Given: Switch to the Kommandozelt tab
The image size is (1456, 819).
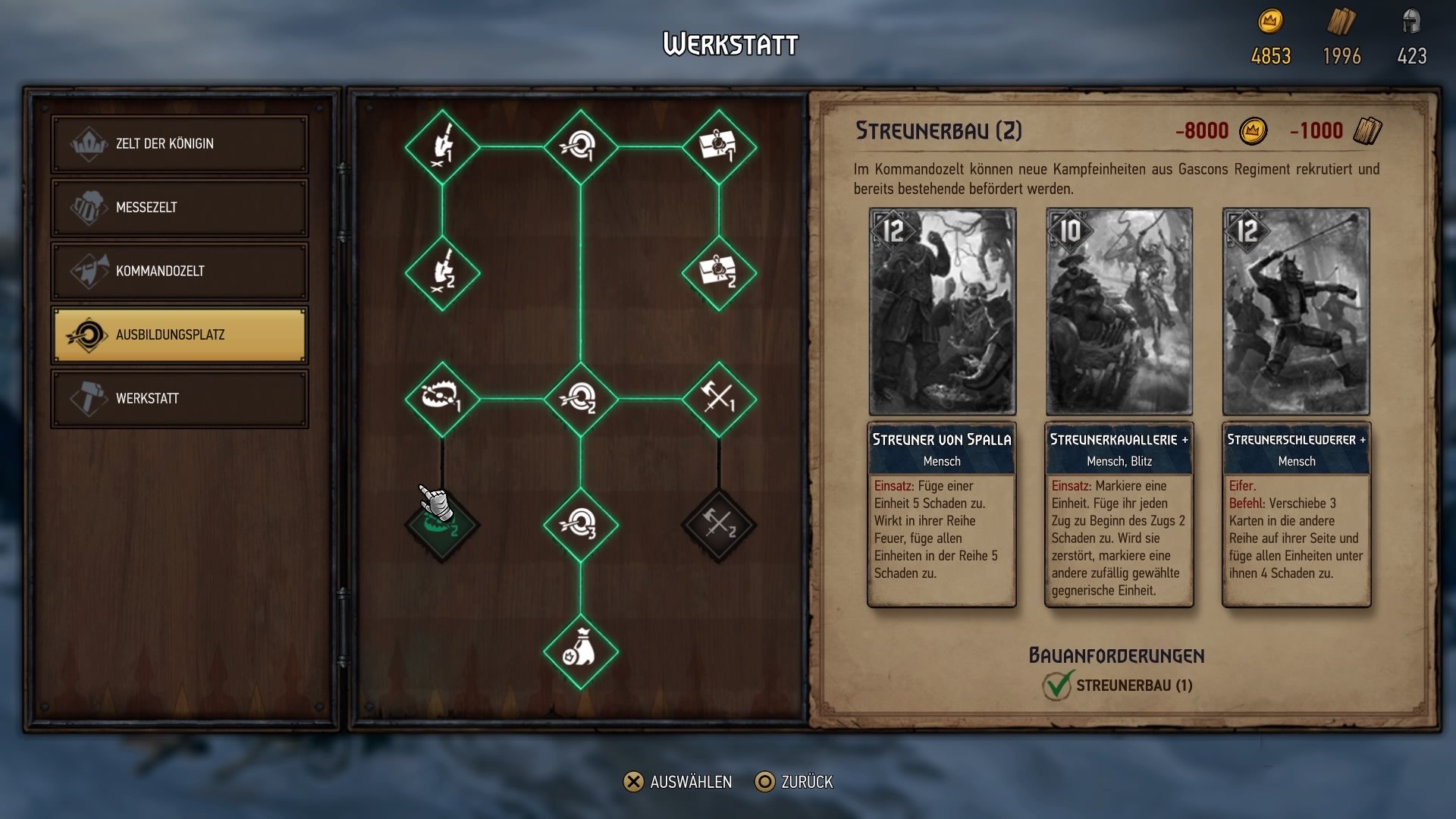Looking at the screenshot, I should coord(179,271).
